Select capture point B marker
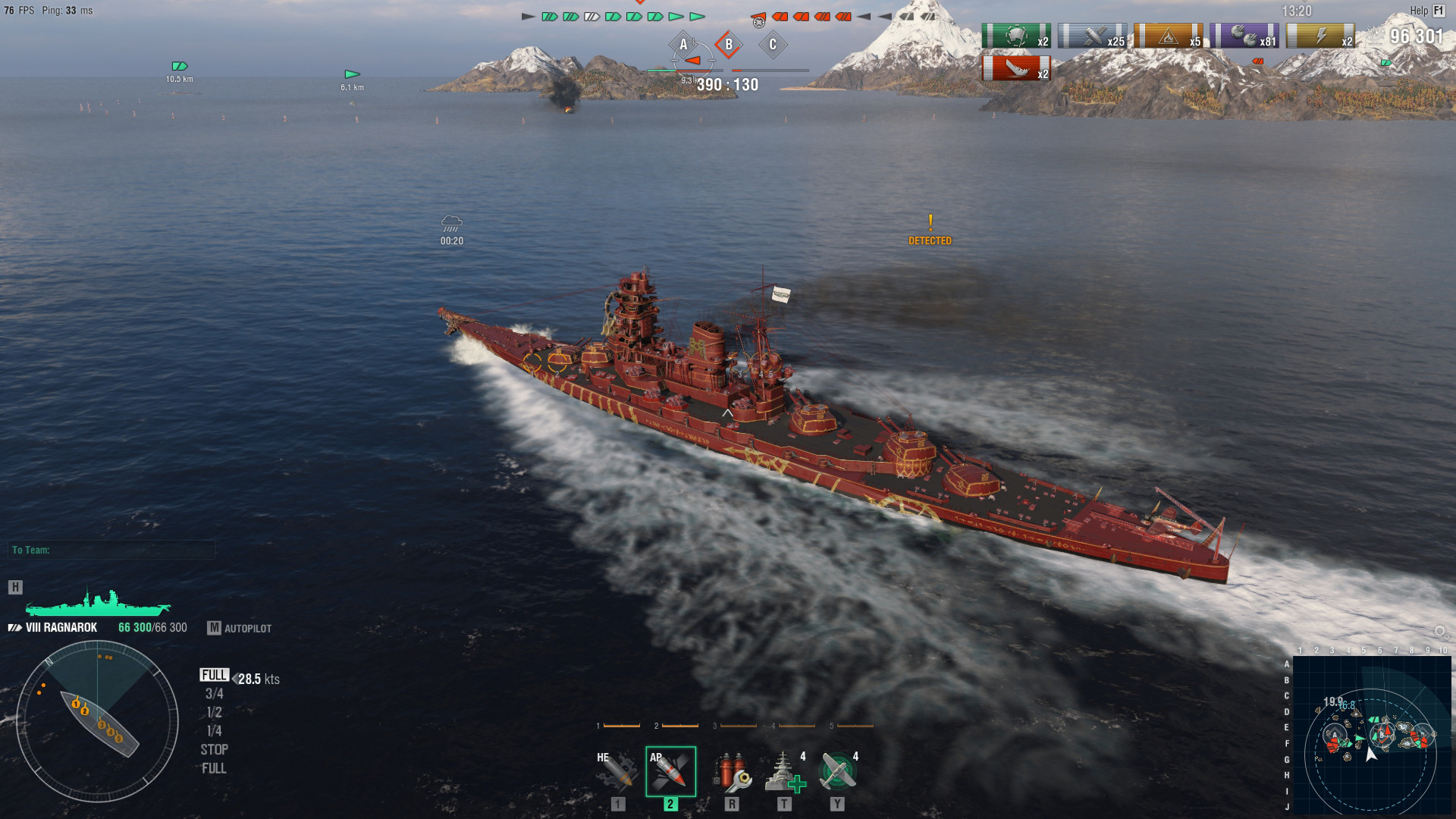This screenshot has width=1456, height=819. pyautogui.click(x=728, y=45)
